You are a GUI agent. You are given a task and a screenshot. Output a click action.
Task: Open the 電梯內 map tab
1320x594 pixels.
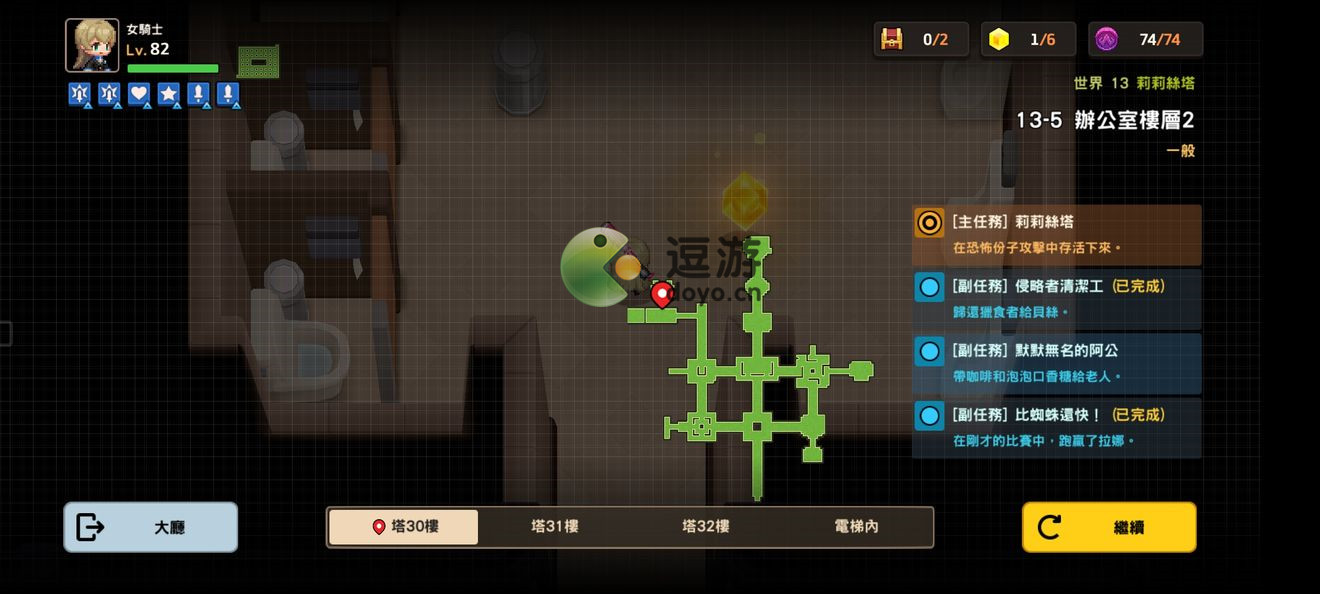856,527
